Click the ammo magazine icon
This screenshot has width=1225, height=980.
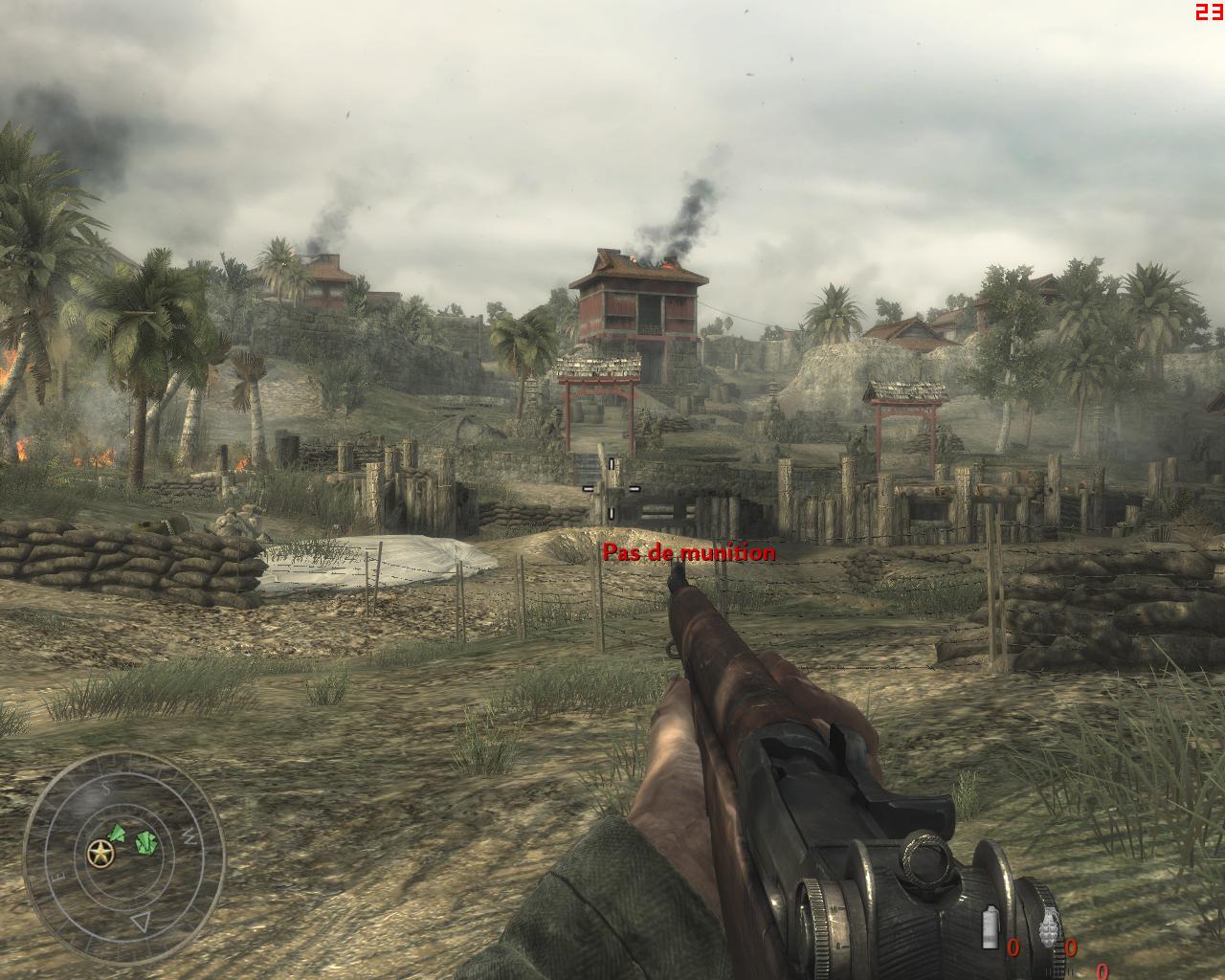[x=992, y=927]
